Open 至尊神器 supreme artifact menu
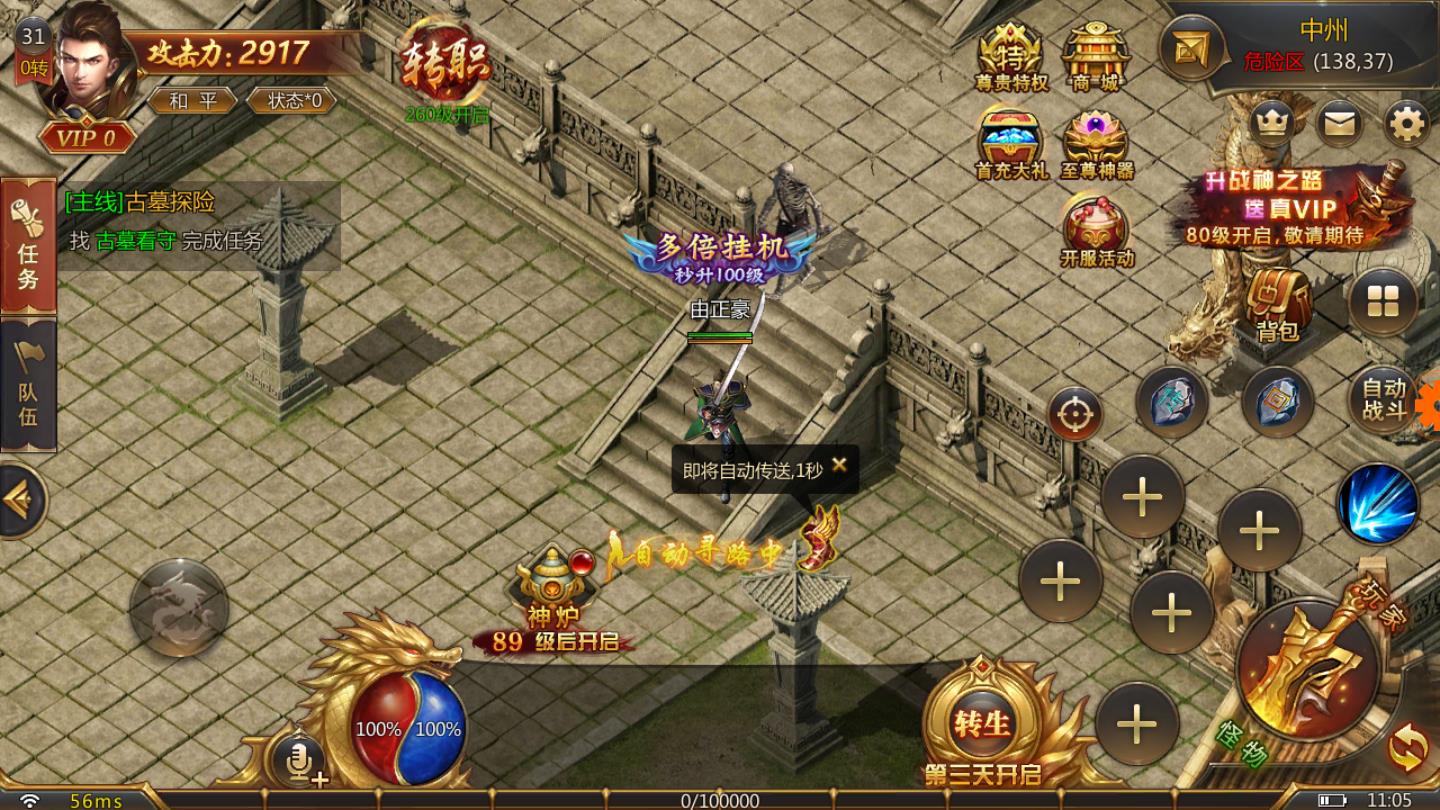1440x810 pixels. click(x=1096, y=145)
